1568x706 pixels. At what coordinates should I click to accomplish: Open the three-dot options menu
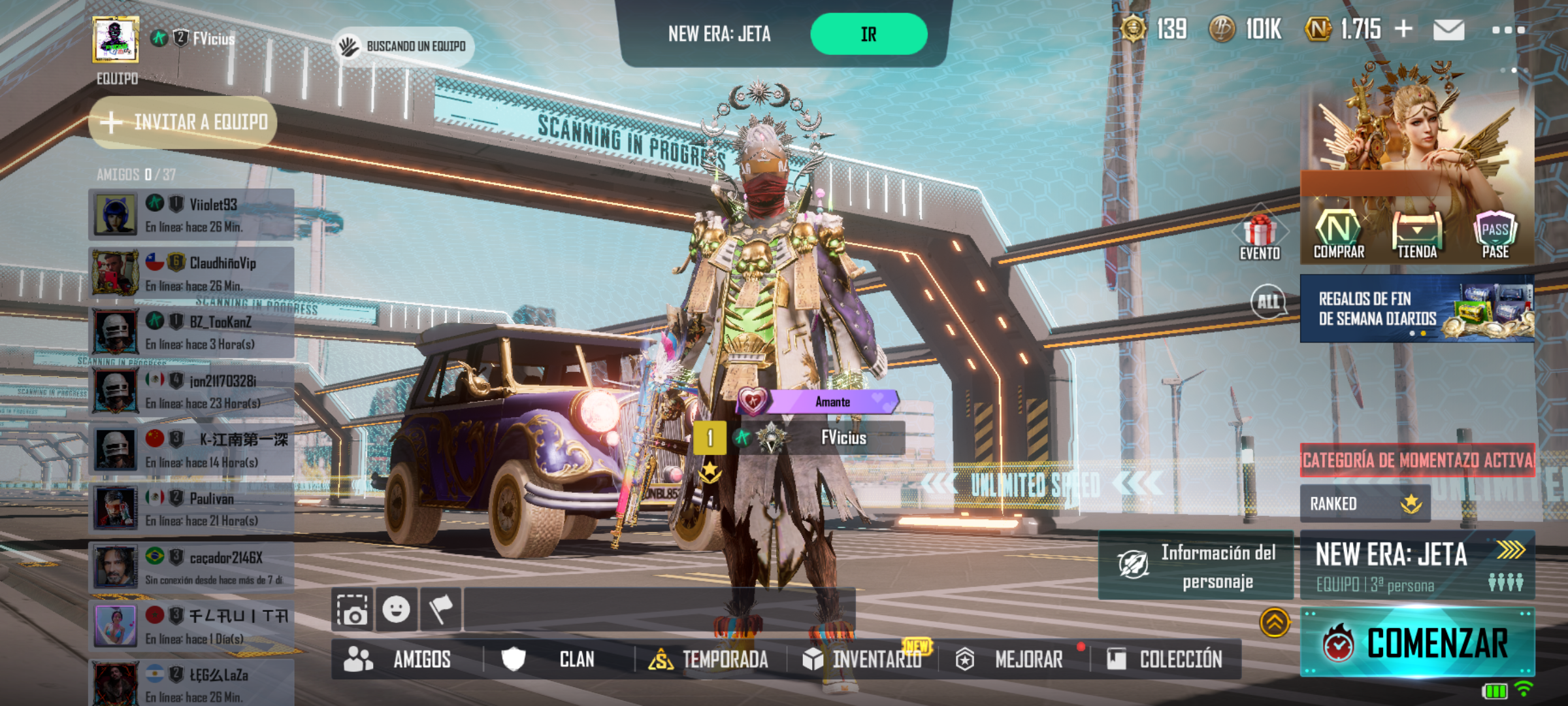coord(1508,30)
